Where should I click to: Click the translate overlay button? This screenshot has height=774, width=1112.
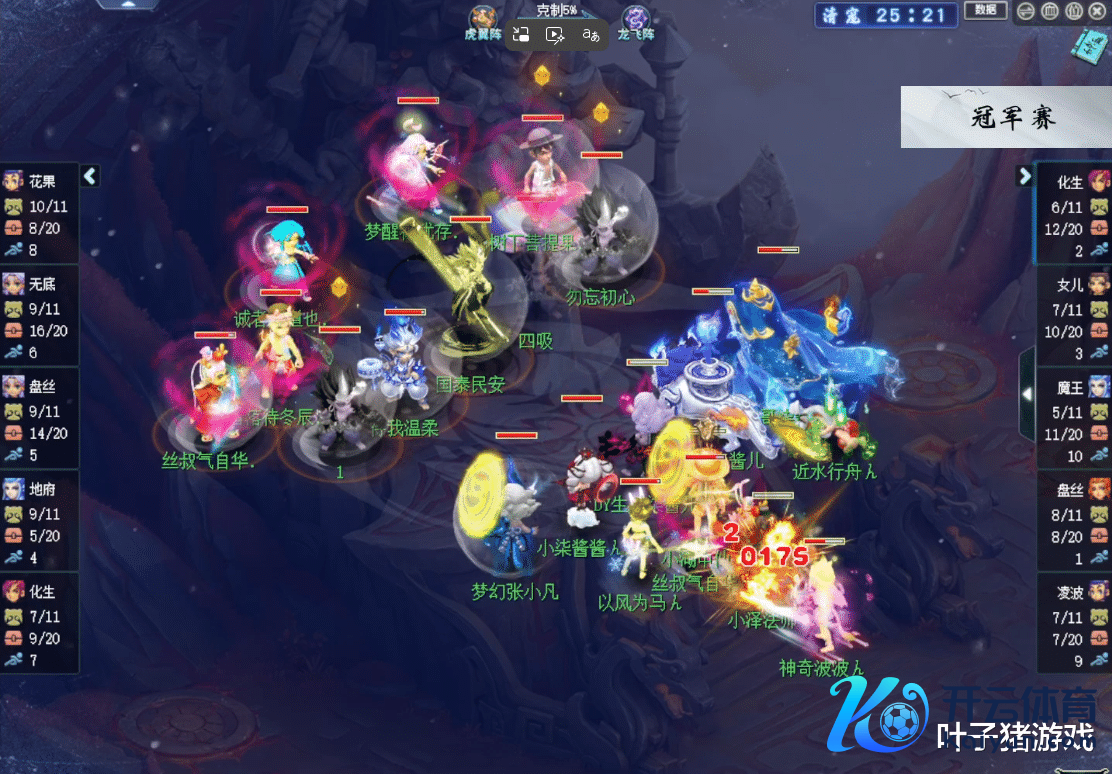pyautogui.click(x=591, y=35)
